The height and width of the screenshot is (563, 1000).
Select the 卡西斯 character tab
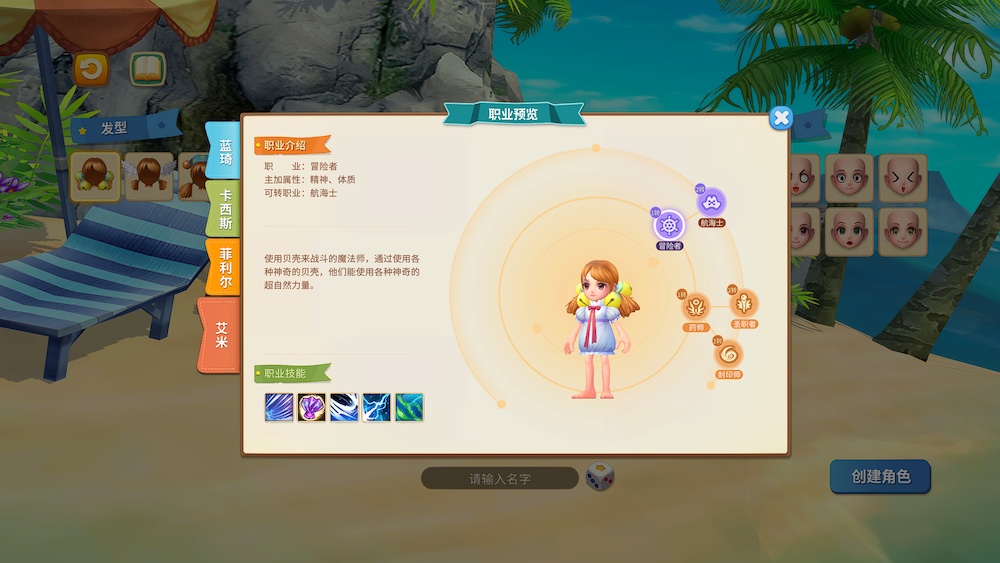(x=225, y=209)
